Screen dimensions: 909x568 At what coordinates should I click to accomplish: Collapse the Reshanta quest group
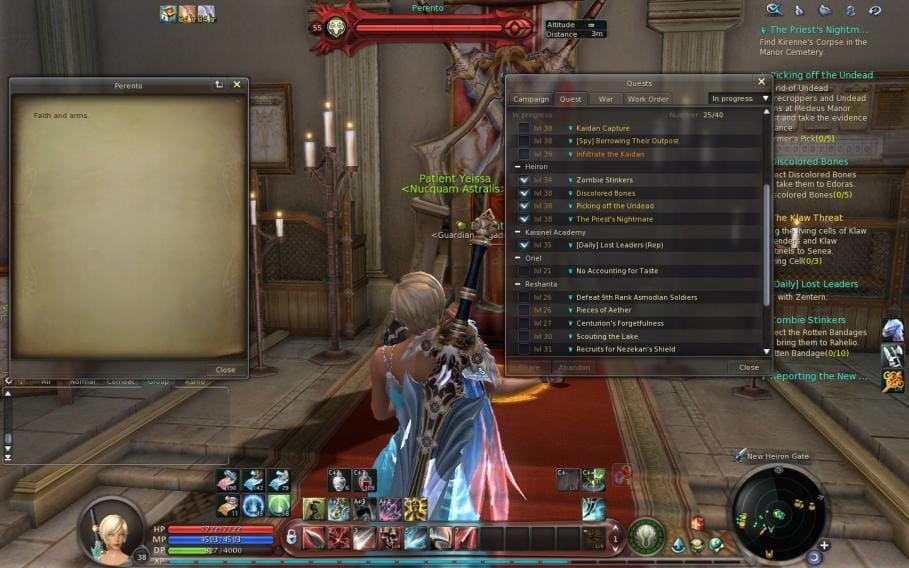(518, 284)
